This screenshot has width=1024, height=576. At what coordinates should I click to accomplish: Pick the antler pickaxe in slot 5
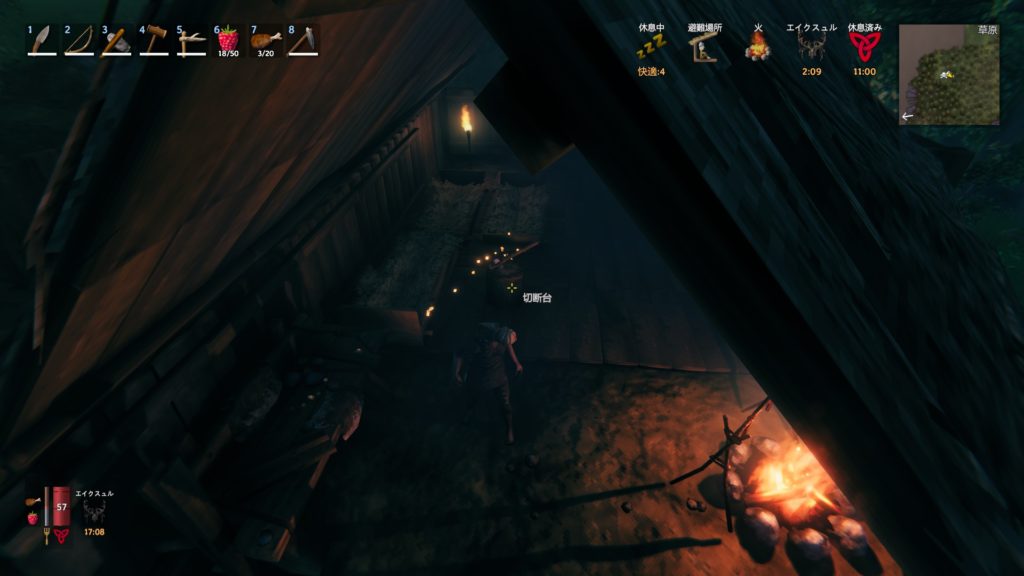pos(190,40)
